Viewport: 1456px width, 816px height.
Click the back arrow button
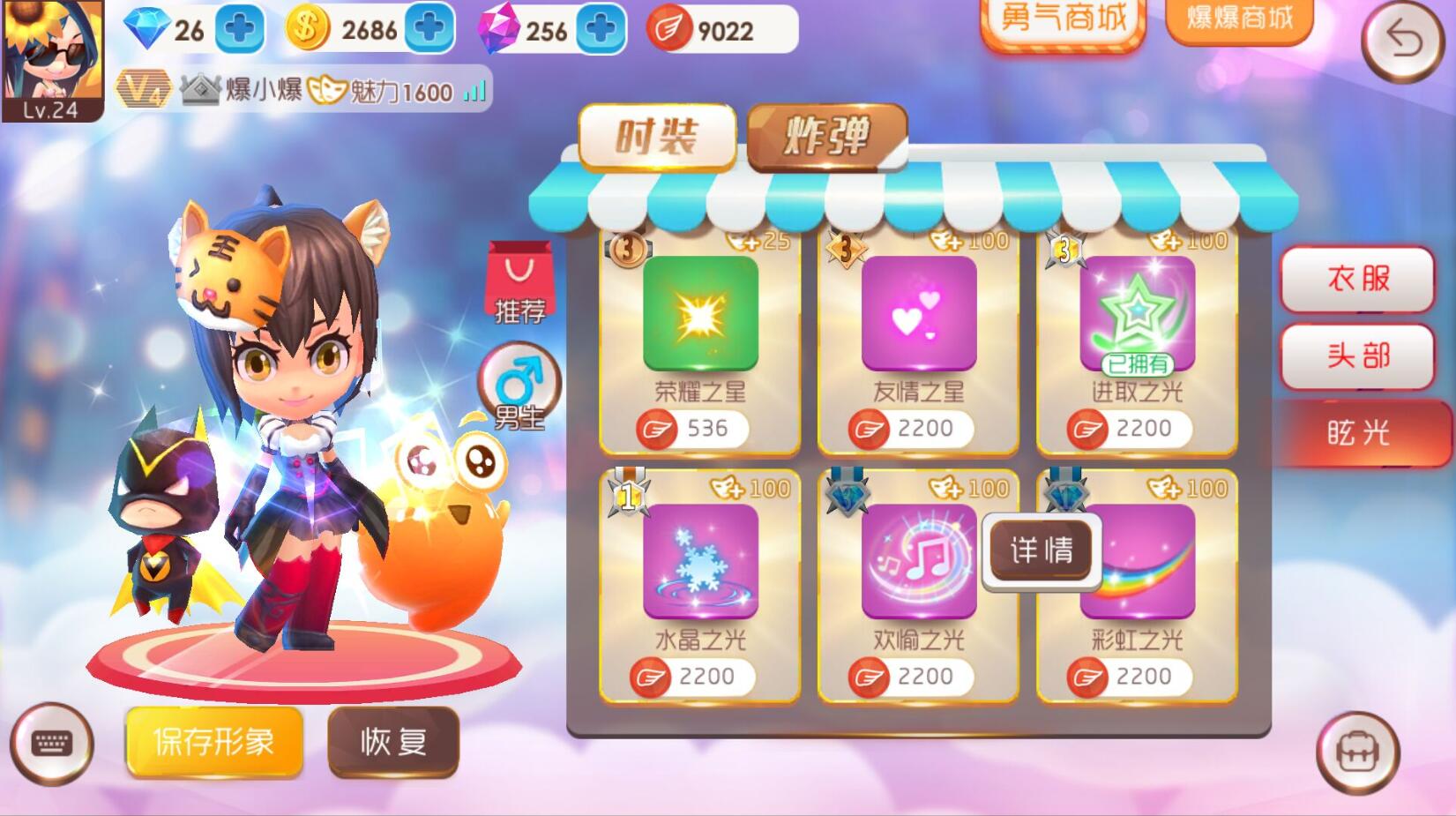click(x=1402, y=40)
